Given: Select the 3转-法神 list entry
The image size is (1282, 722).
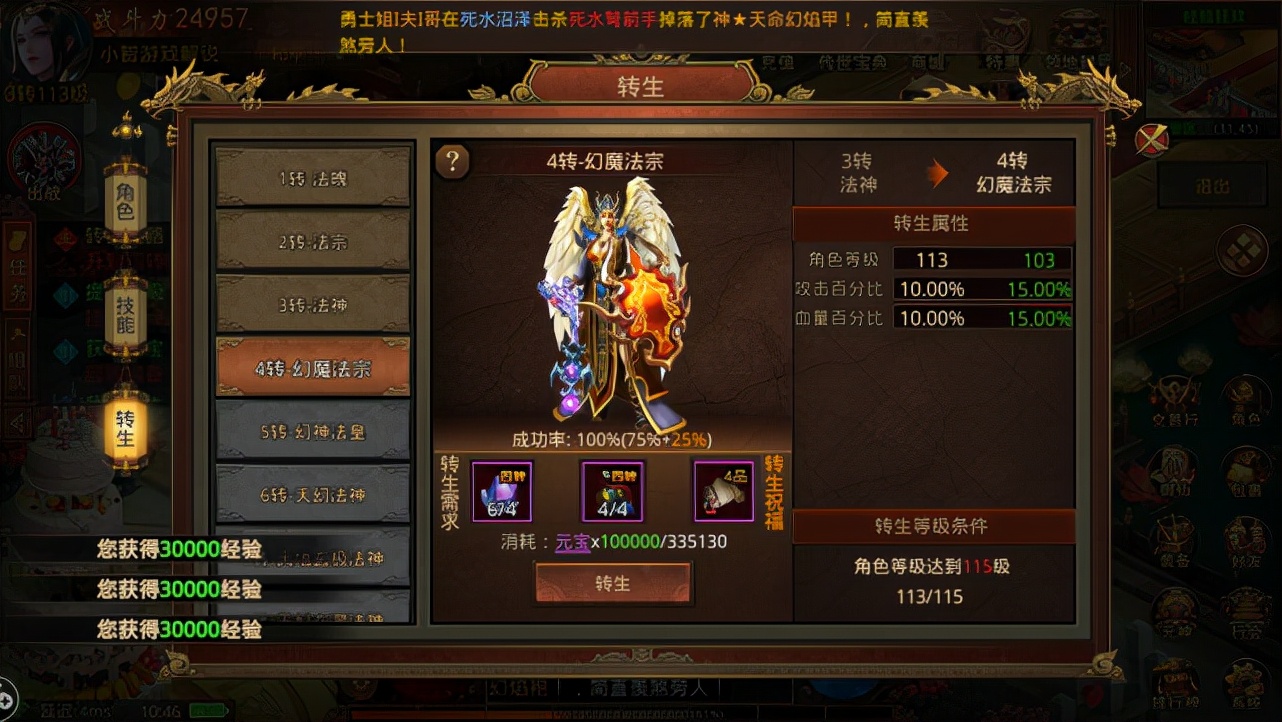Looking at the screenshot, I should coord(312,303).
